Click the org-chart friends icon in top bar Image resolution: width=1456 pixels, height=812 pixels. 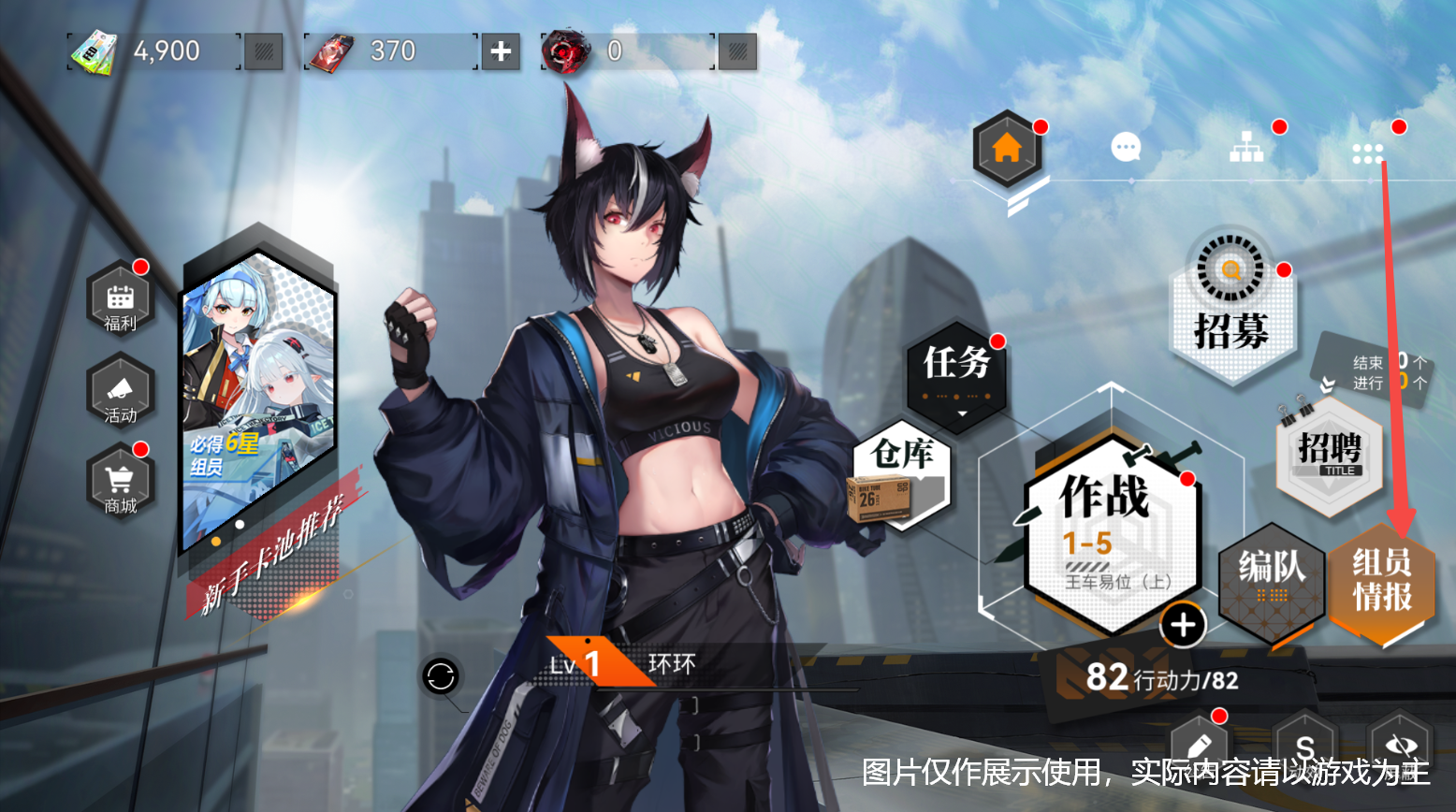[1245, 145]
